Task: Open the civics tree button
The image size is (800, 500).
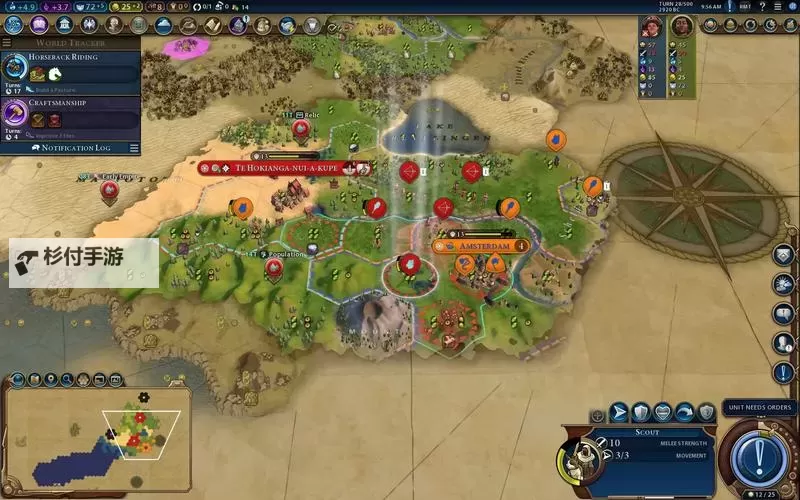Action: (40, 26)
